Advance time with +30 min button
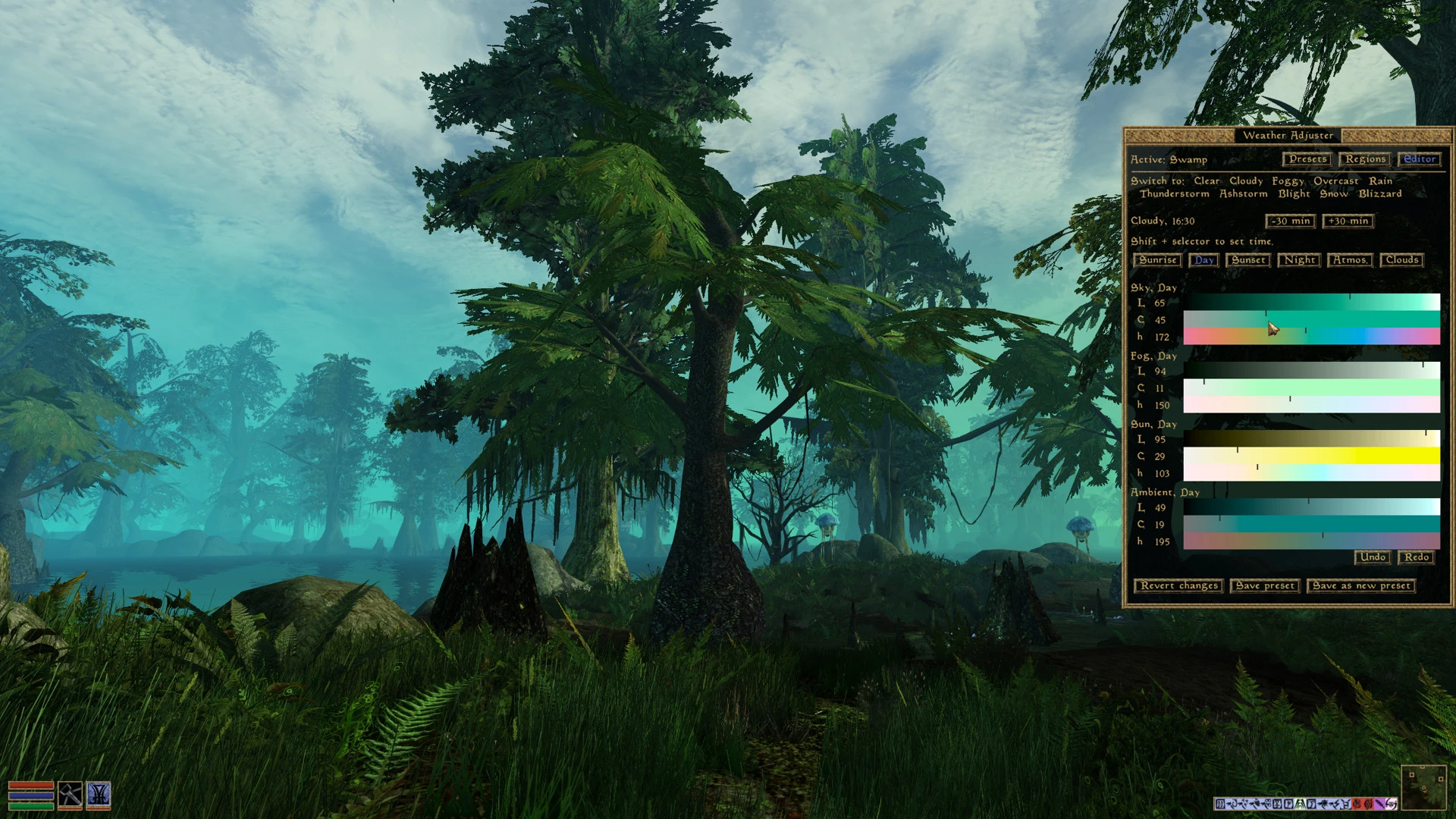The width and height of the screenshot is (1456, 819). 1348,221
